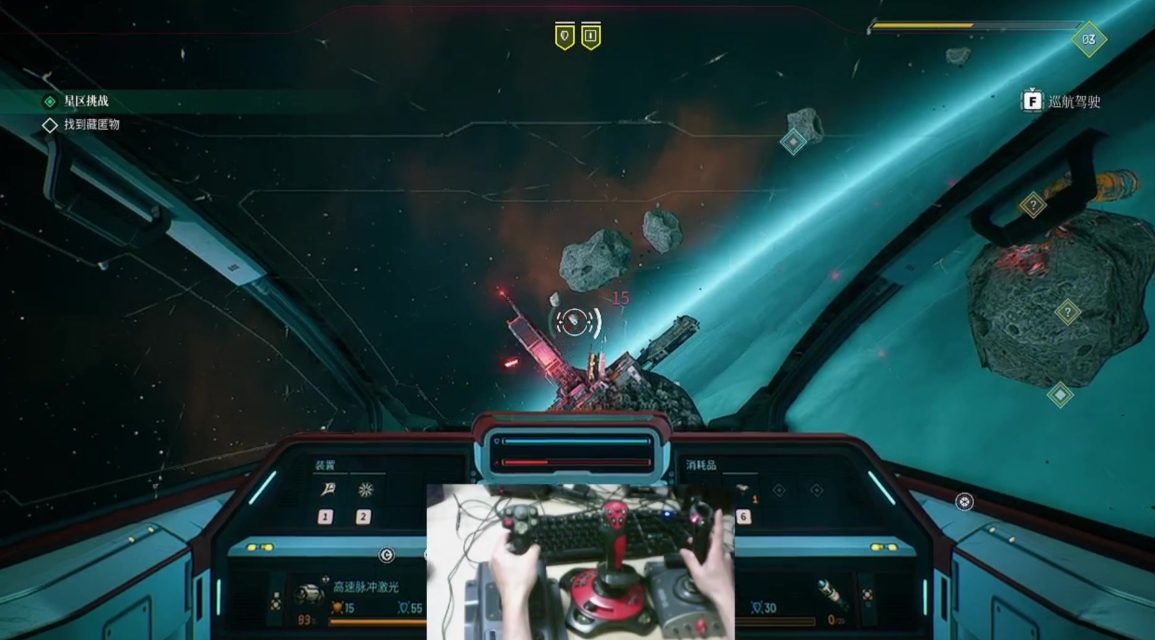Click the shield status badge at top

[565, 37]
